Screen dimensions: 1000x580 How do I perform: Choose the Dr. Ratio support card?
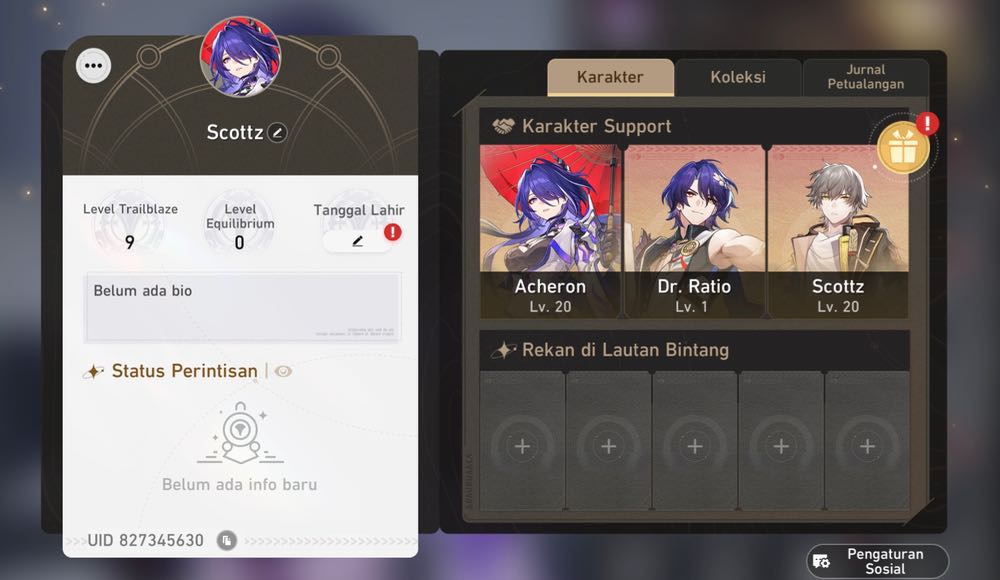(694, 231)
